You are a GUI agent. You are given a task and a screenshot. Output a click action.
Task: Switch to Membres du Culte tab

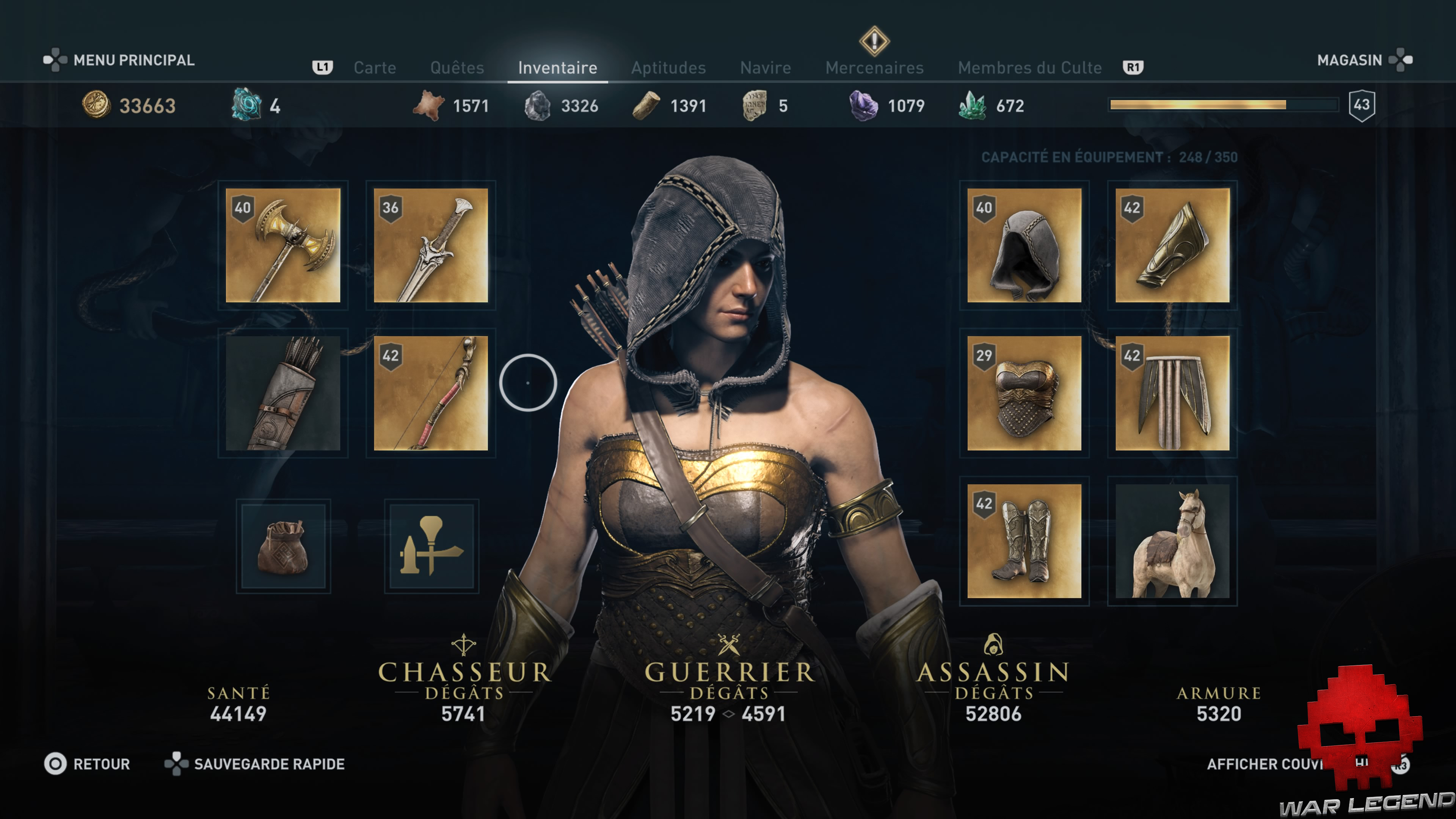[x=1029, y=68]
